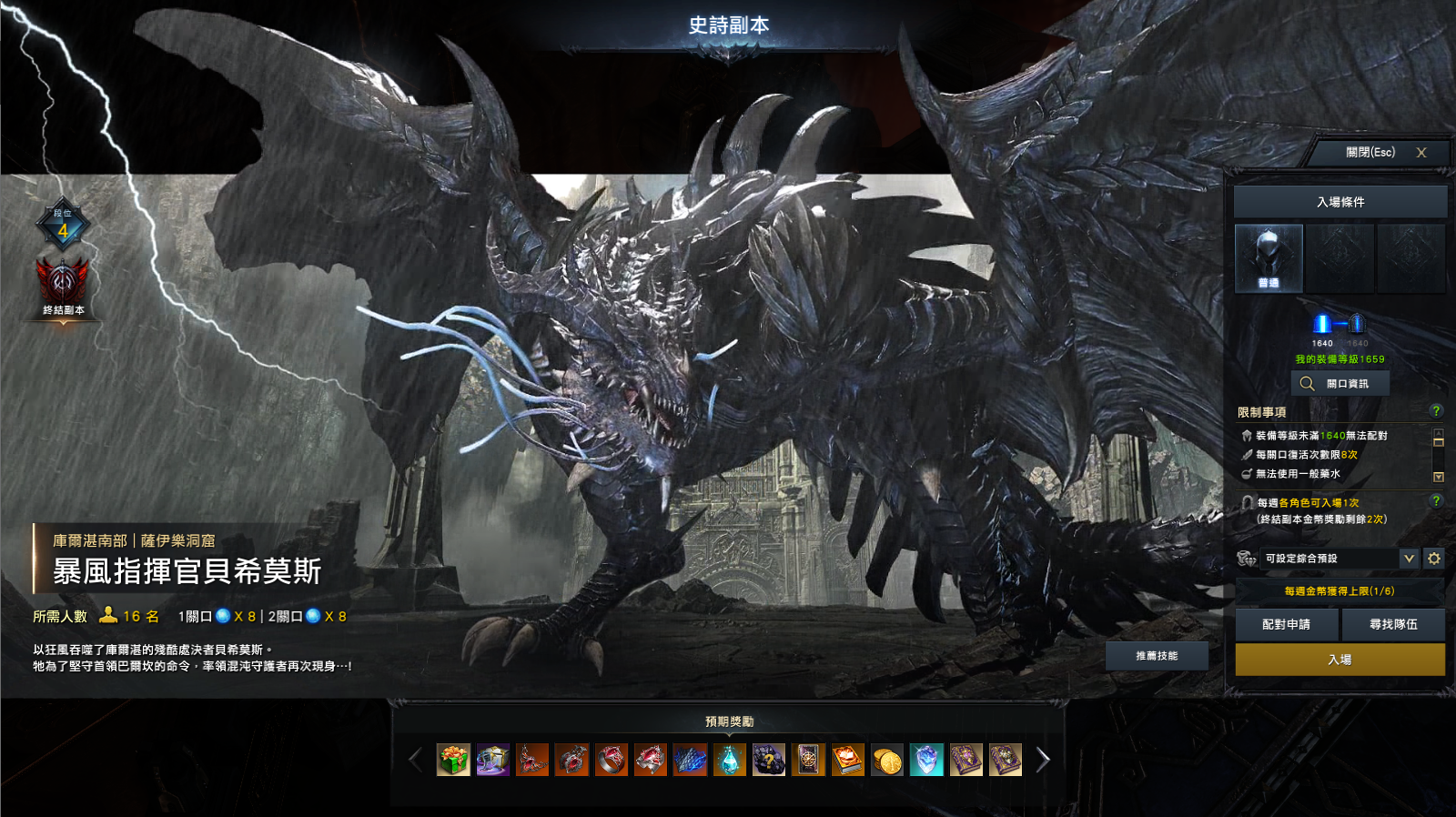Viewport: 1456px width, 817px height.
Task: Open preset settings via the gear icon
Action: [x=1434, y=559]
